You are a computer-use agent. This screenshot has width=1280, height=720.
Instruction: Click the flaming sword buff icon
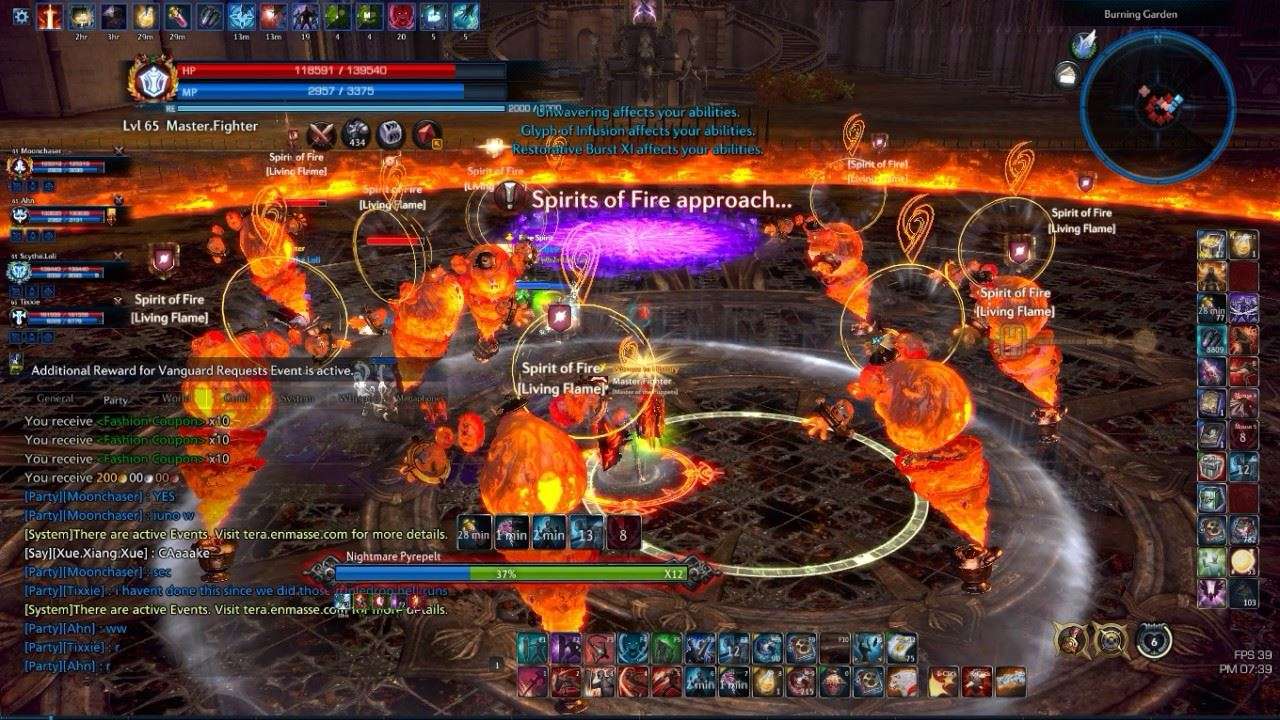[49, 16]
